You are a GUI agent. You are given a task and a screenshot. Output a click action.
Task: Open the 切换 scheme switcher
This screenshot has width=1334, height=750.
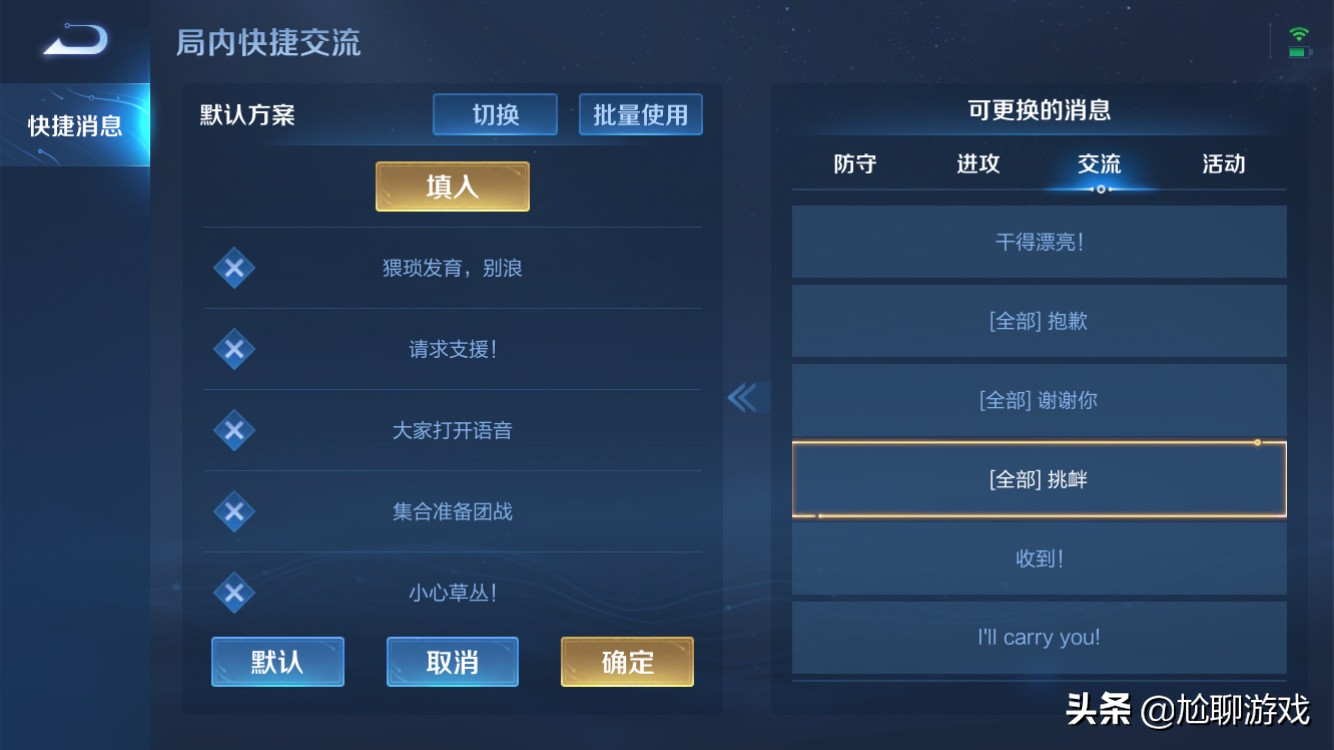(494, 114)
